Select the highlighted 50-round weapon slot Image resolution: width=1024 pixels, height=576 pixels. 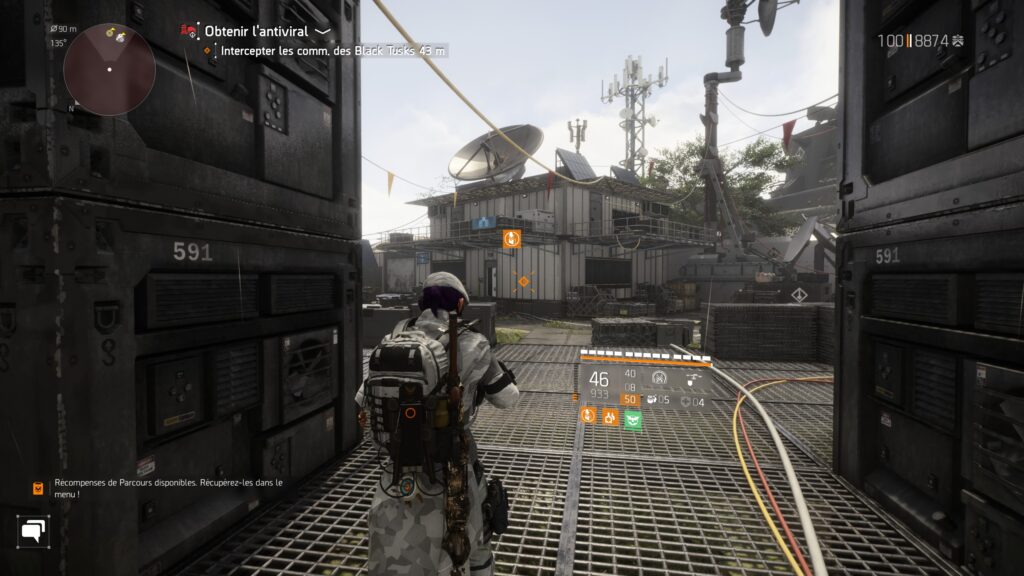point(630,399)
